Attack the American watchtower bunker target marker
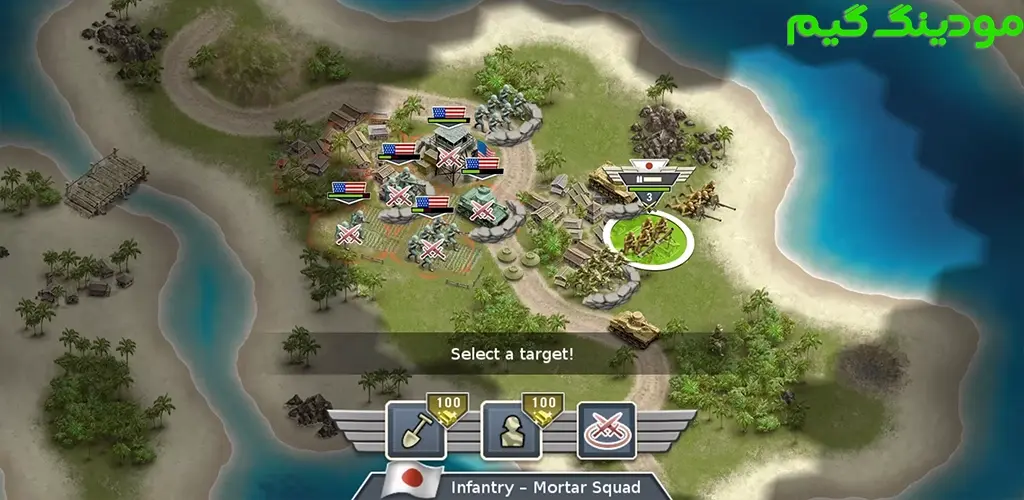This screenshot has width=1024, height=500. click(449, 159)
